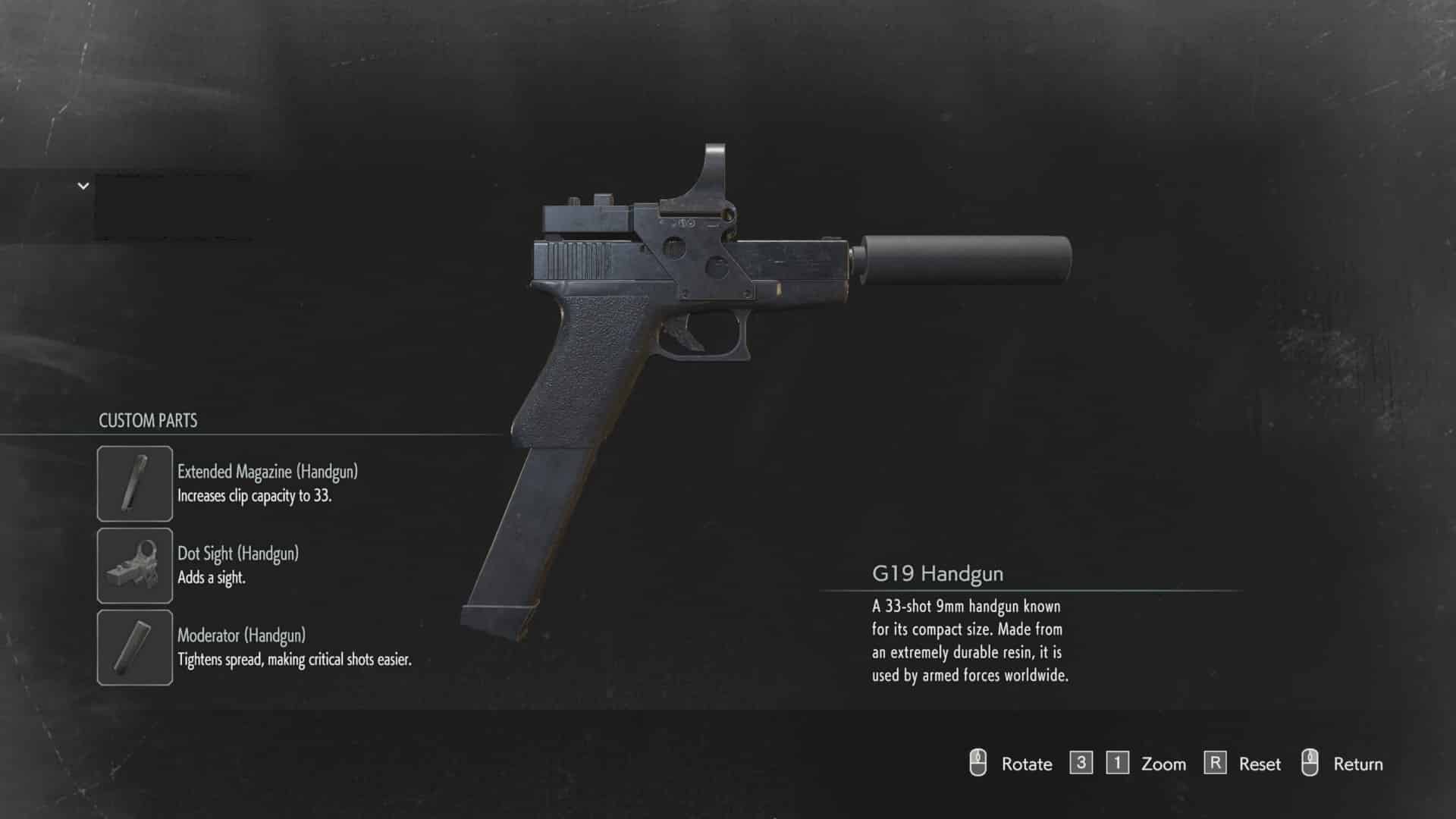
Task: Click the 3 key icon for Zoom
Action: 1081,764
